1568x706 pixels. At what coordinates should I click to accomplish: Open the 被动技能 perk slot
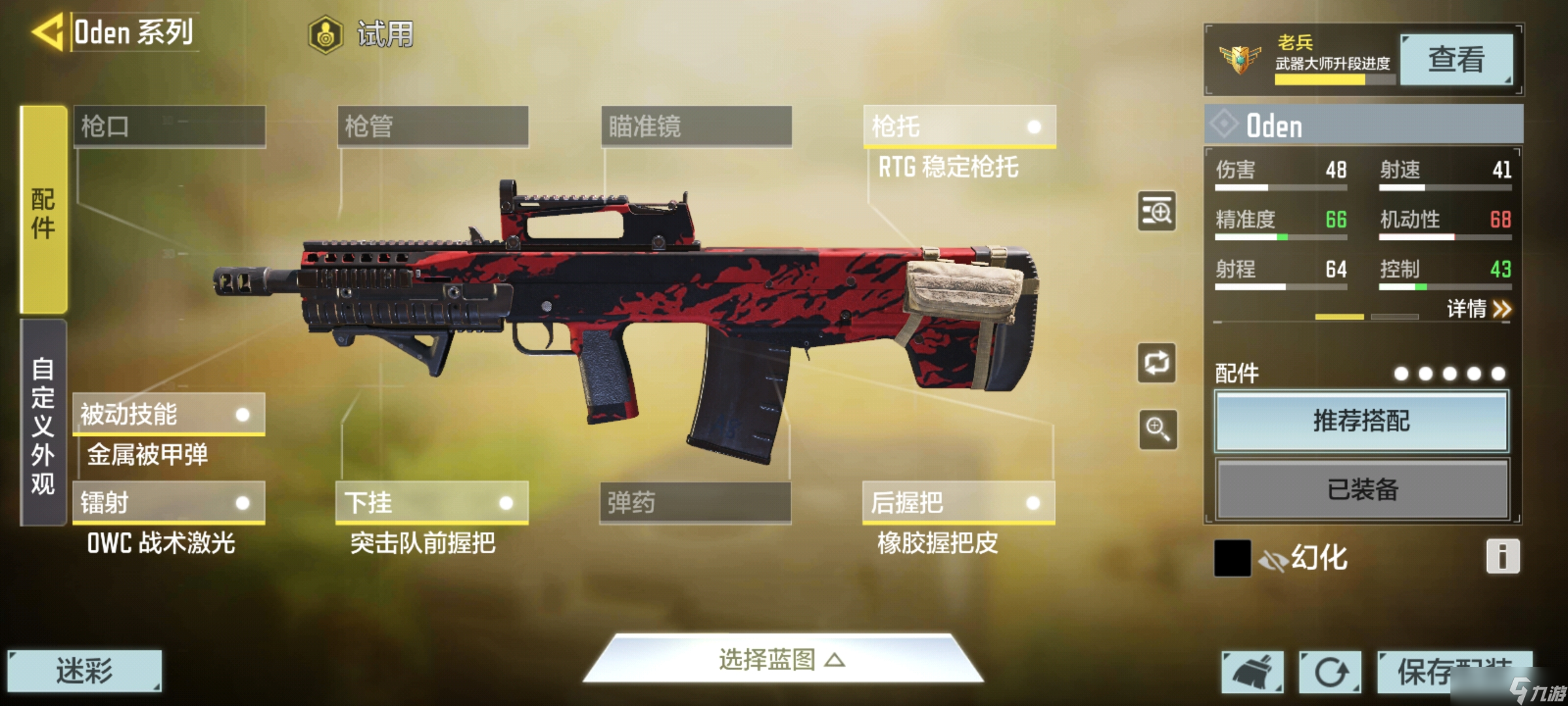[x=169, y=414]
